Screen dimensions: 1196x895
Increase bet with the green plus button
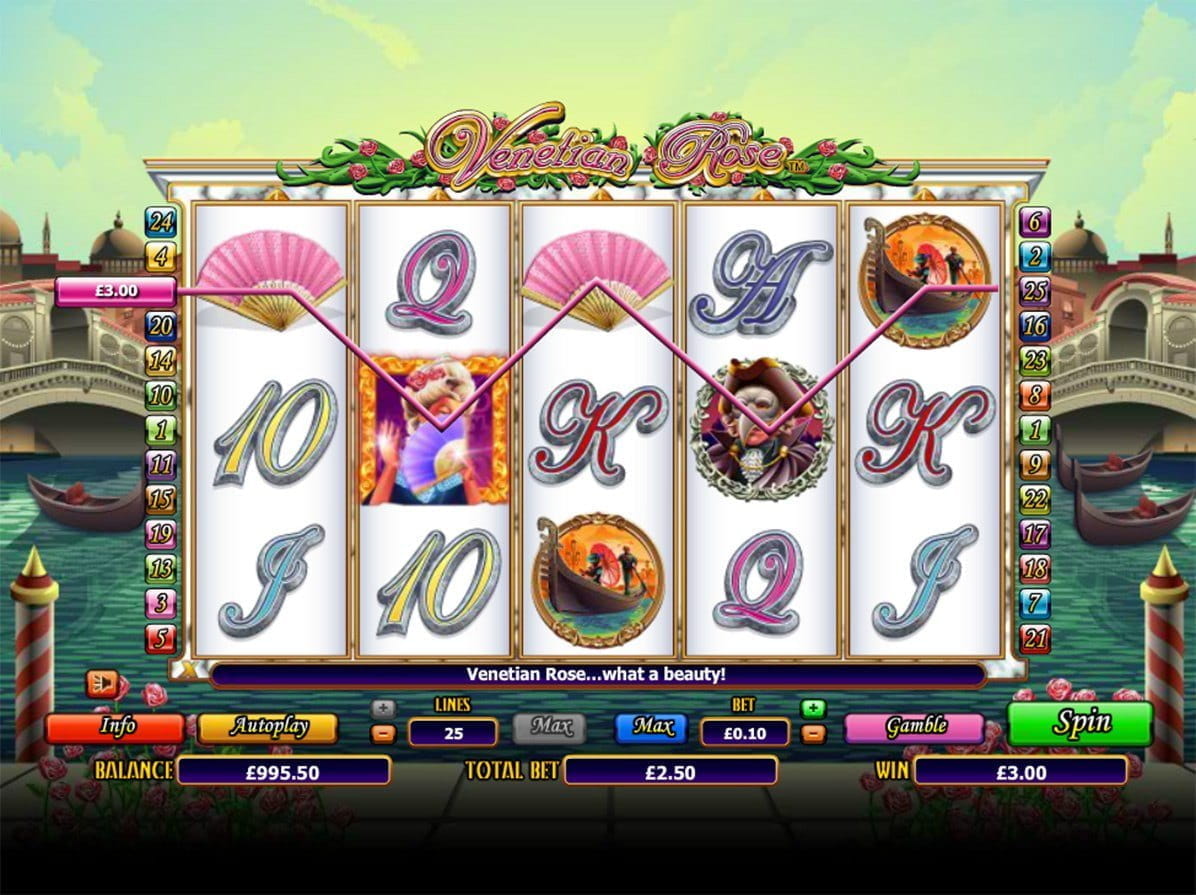coord(814,708)
